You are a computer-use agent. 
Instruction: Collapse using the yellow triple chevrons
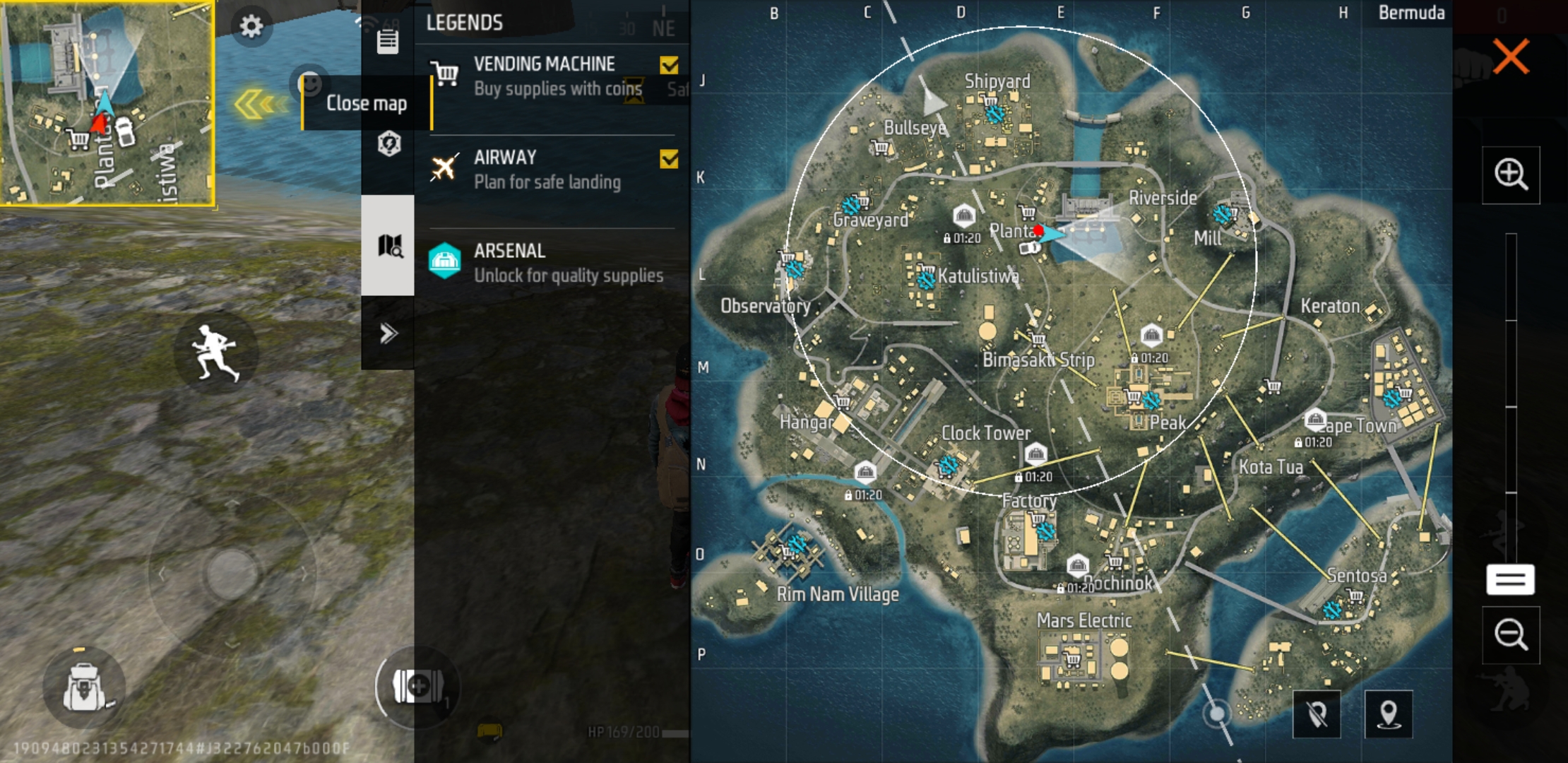pos(259,102)
